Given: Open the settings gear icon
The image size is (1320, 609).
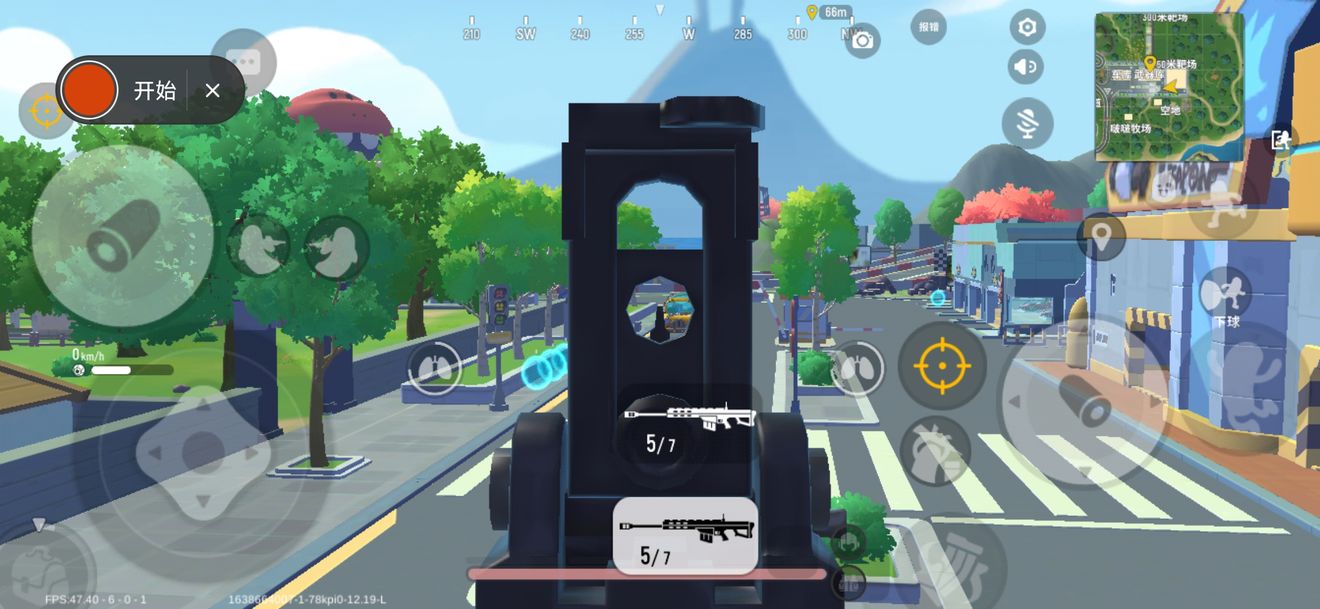Looking at the screenshot, I should tap(1026, 27).
